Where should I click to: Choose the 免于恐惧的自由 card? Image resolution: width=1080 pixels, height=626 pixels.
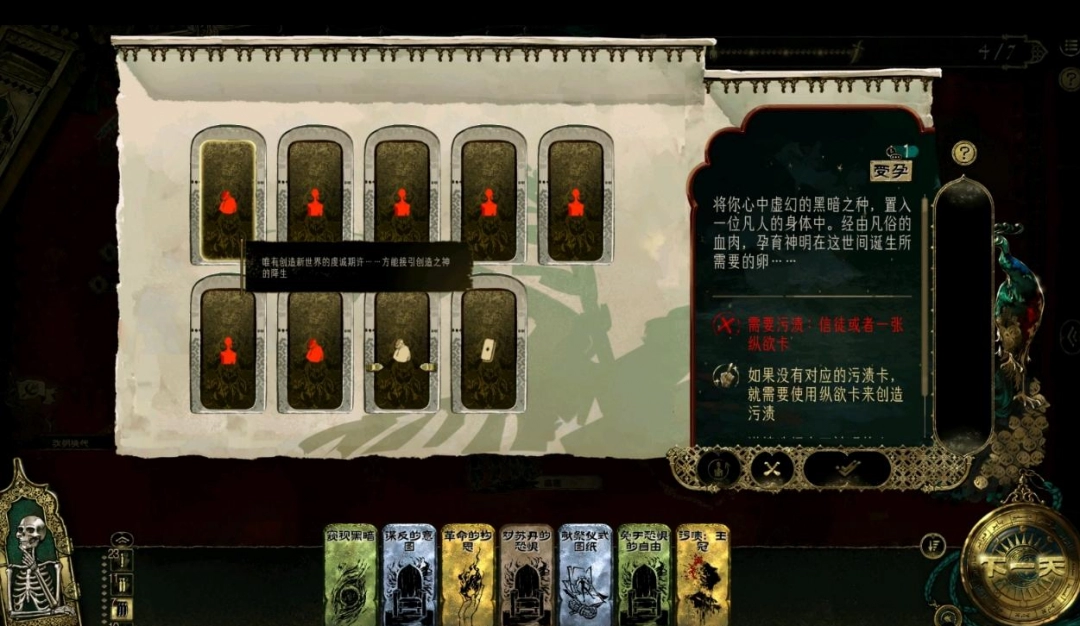[644, 573]
